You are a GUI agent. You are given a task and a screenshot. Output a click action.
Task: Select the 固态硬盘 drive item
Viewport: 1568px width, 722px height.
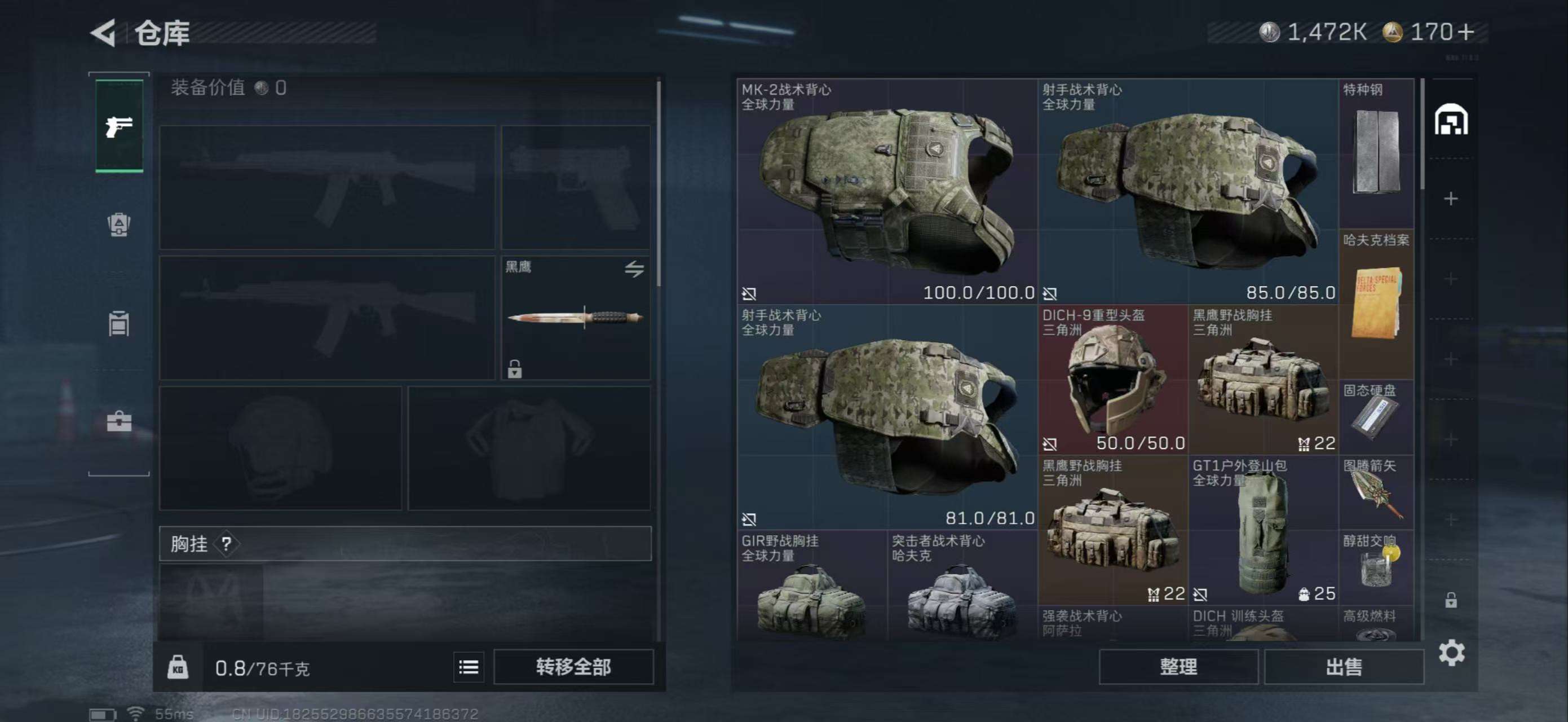click(1376, 417)
